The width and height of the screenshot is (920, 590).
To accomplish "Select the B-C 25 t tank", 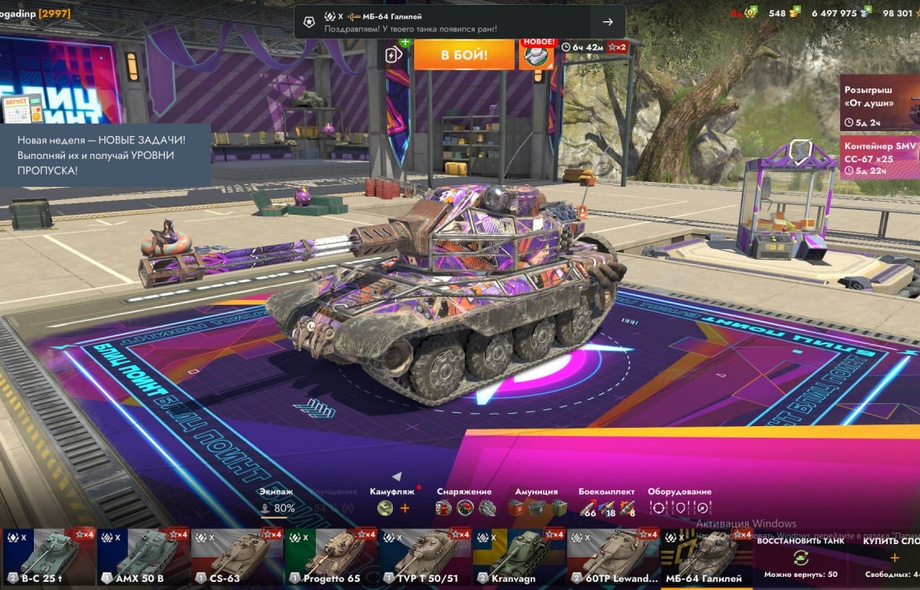I will coord(46,556).
